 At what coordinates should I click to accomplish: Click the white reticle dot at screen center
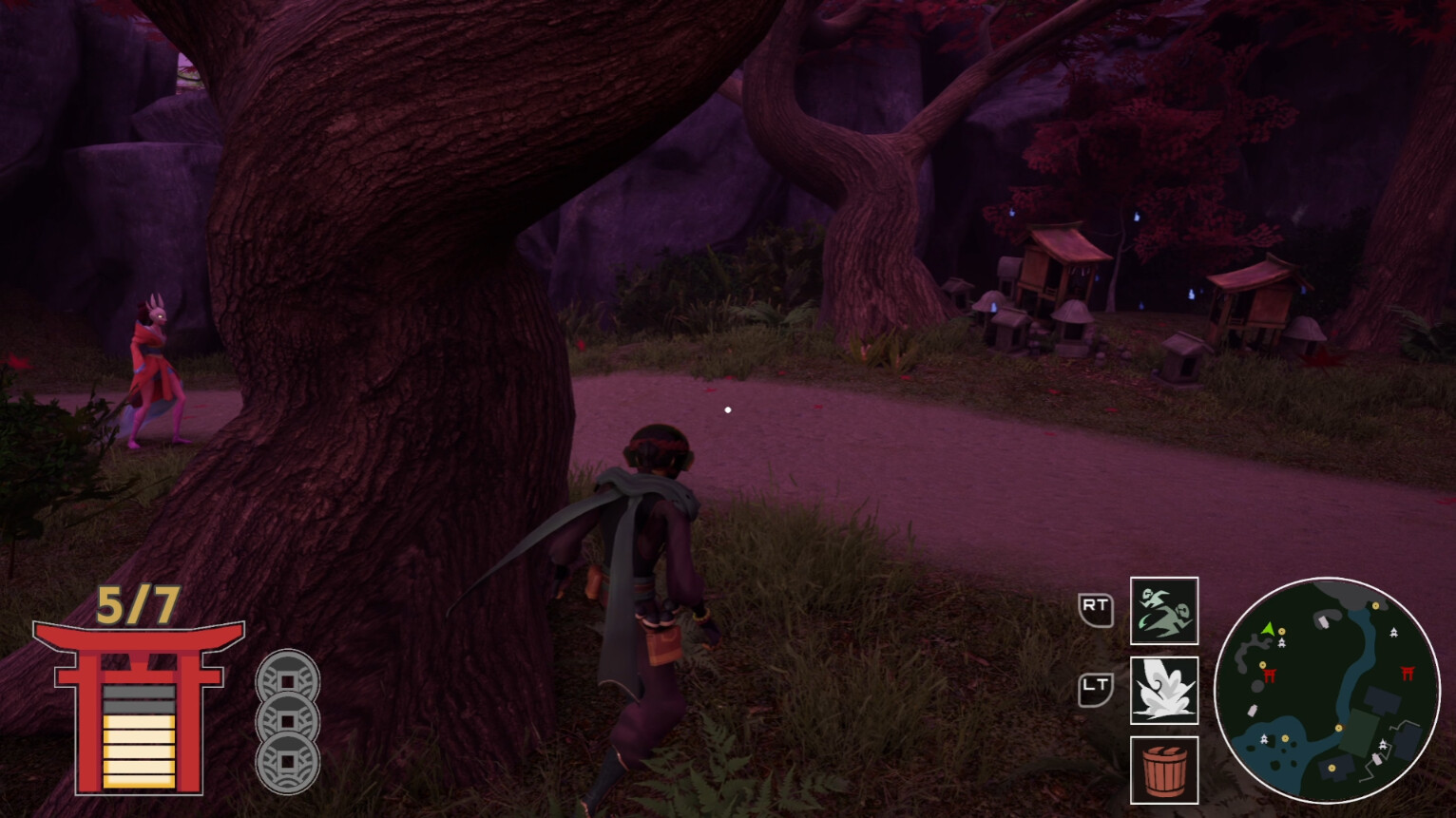tap(728, 409)
